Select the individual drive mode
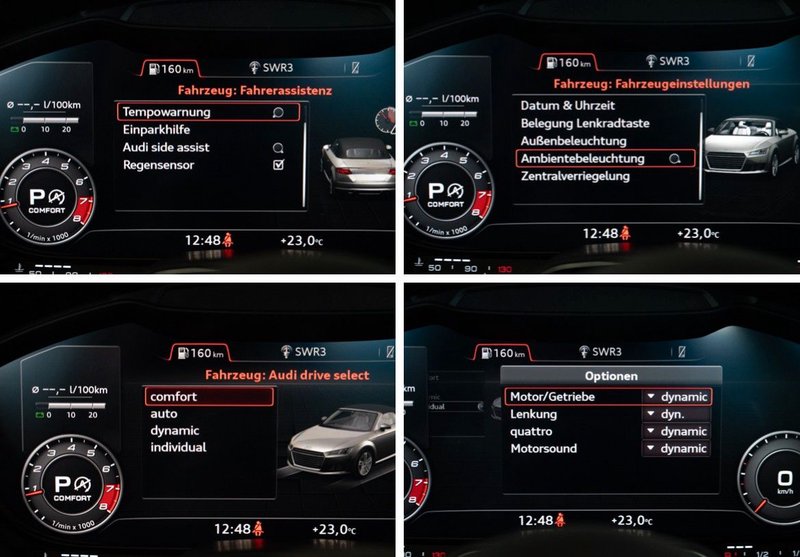The height and width of the screenshot is (557, 800). coord(178,447)
